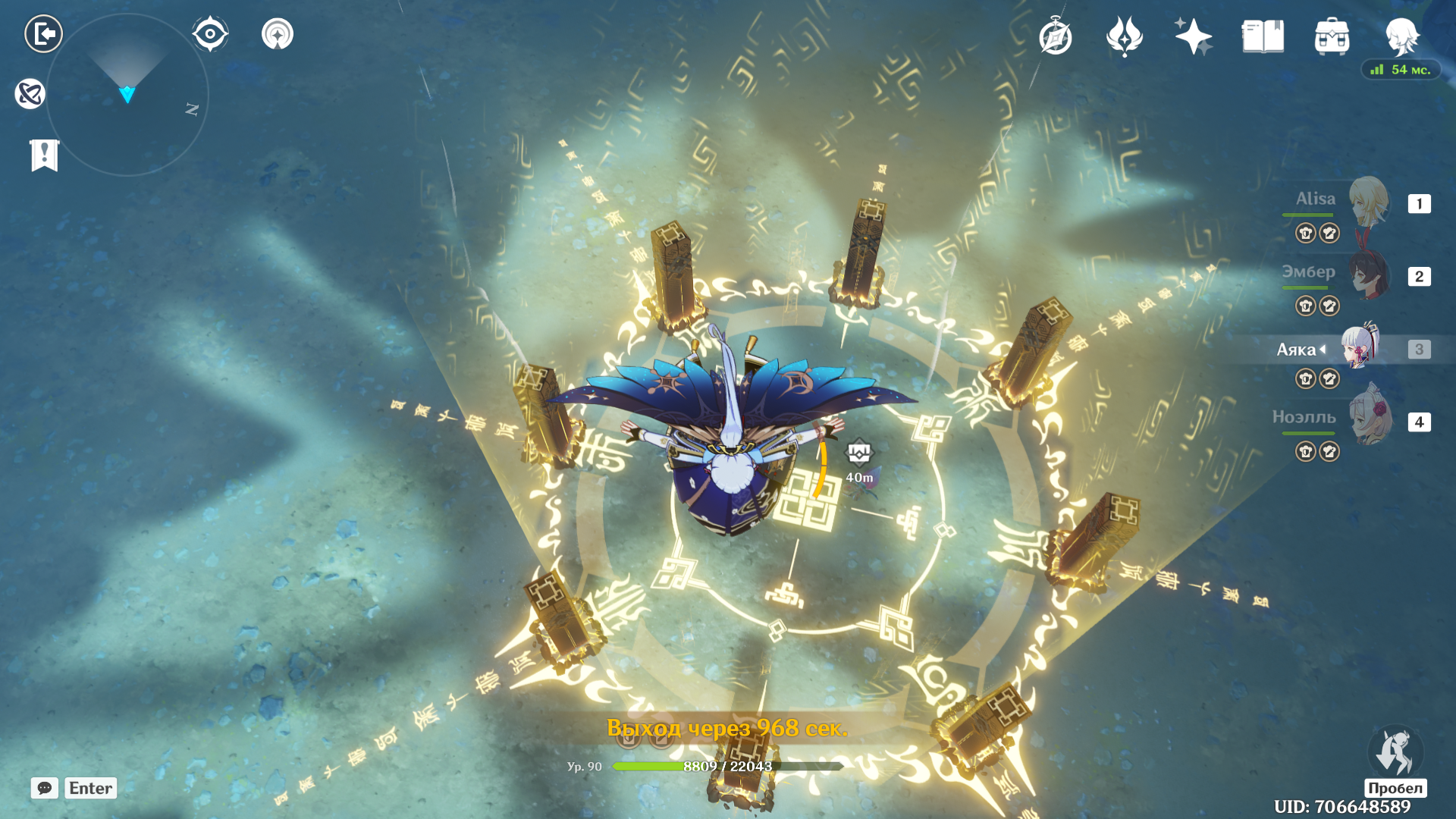Viewport: 1456px width, 819px height.
Task: Open the Paimon menu icon
Action: pos(1401,36)
